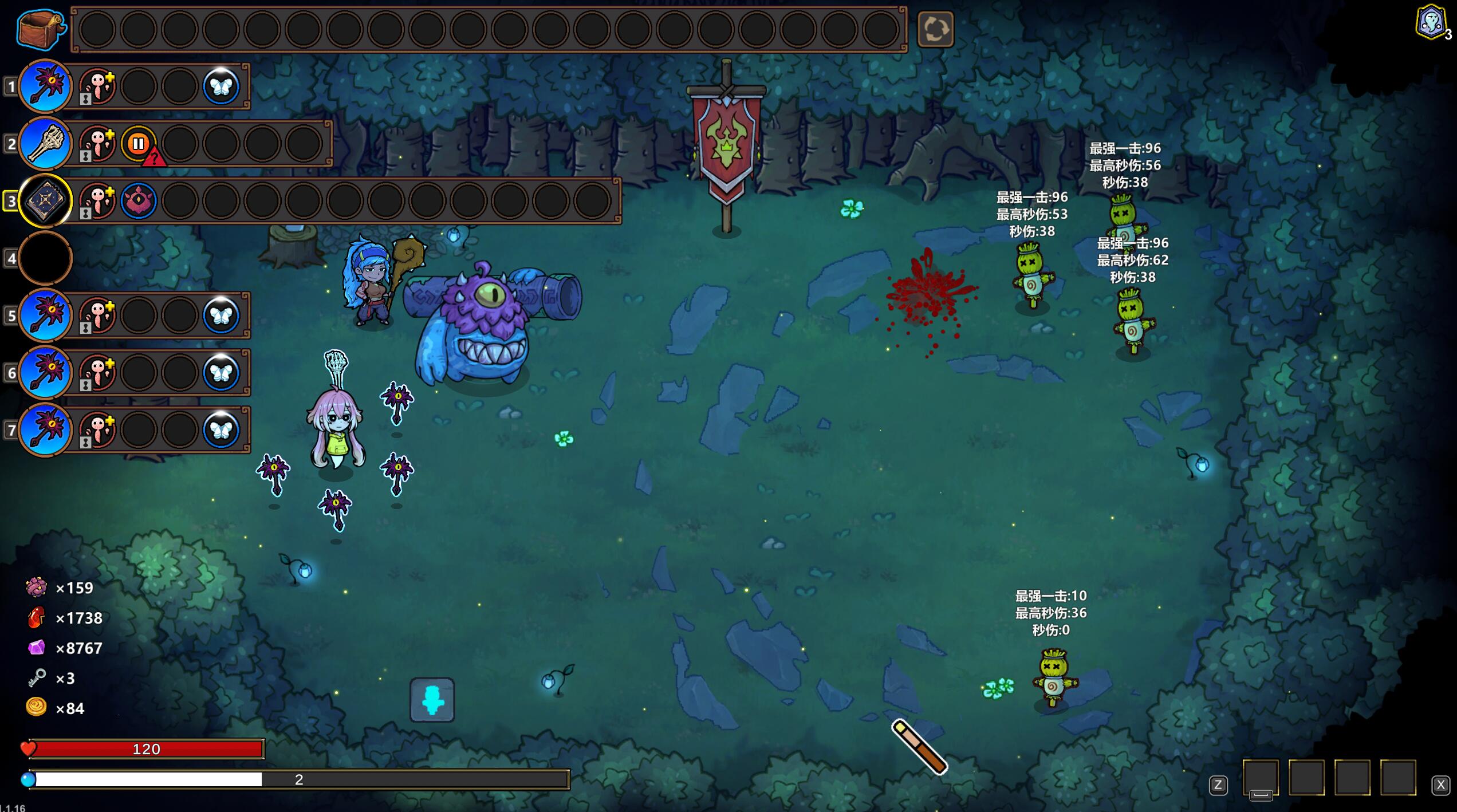Click the circular arrows refresh button

pos(935,29)
